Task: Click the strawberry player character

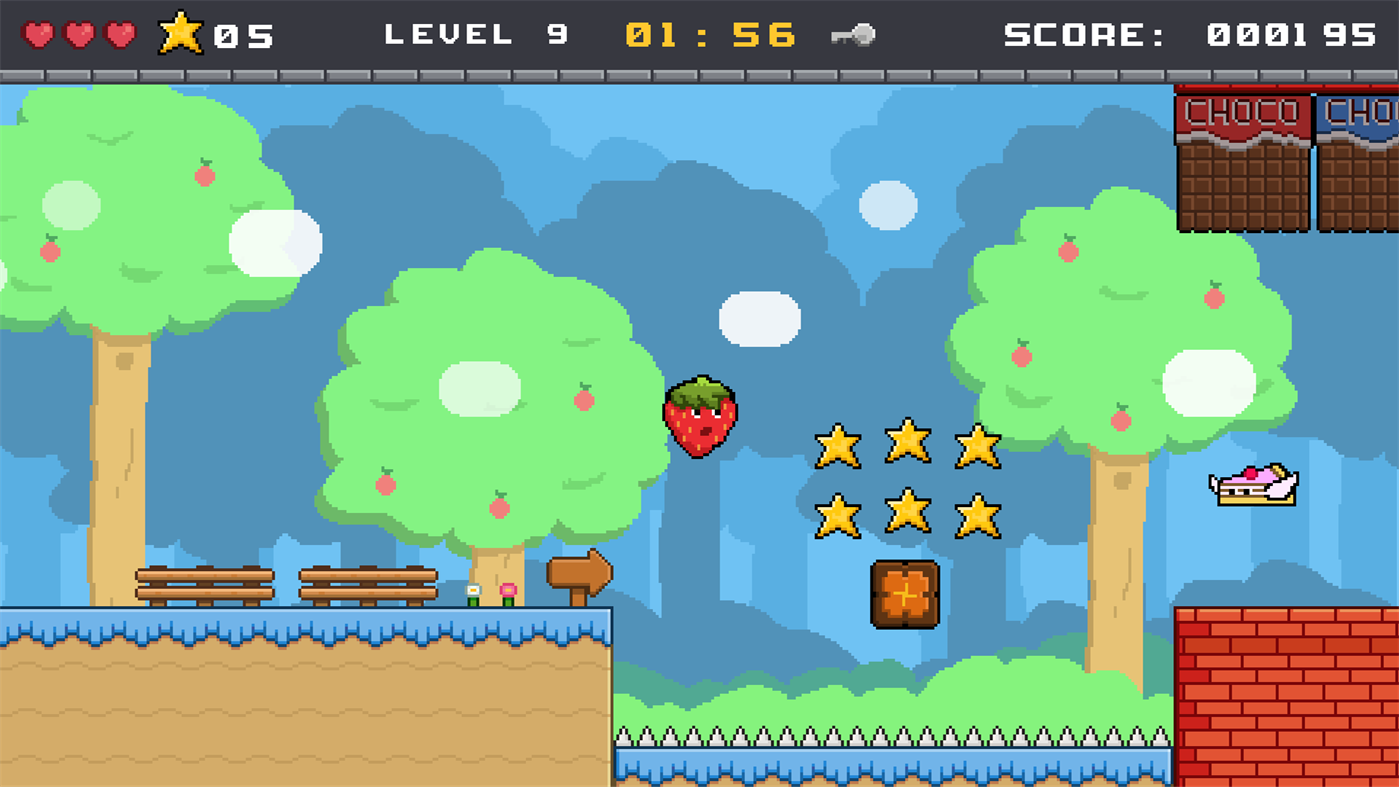Action: 700,415
